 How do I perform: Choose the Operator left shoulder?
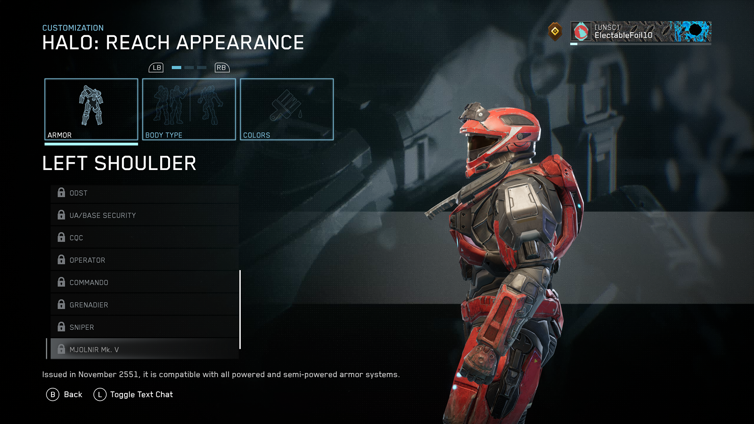click(144, 260)
